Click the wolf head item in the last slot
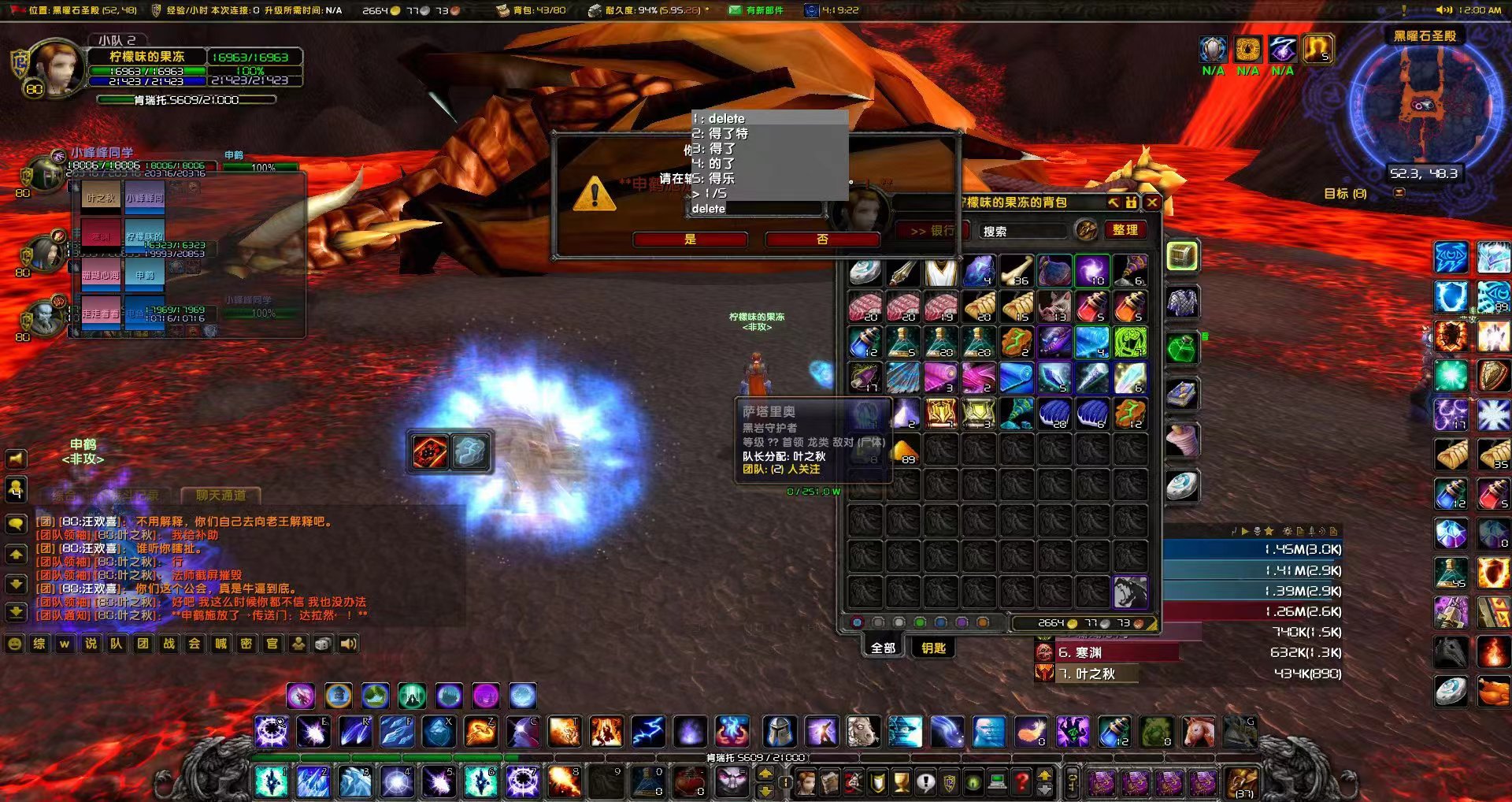The image size is (1512, 802). pos(1130,592)
